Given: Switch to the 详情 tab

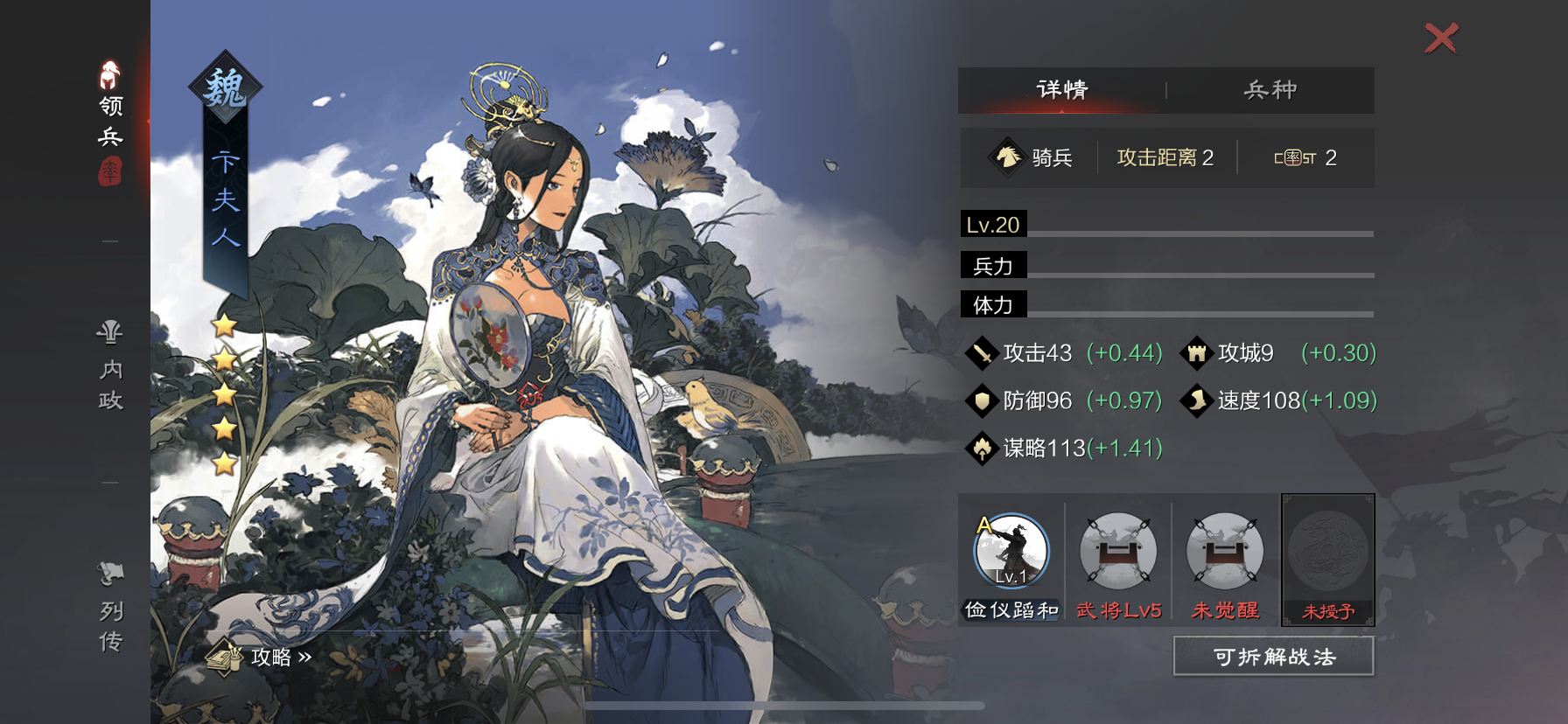Looking at the screenshot, I should click(1061, 90).
